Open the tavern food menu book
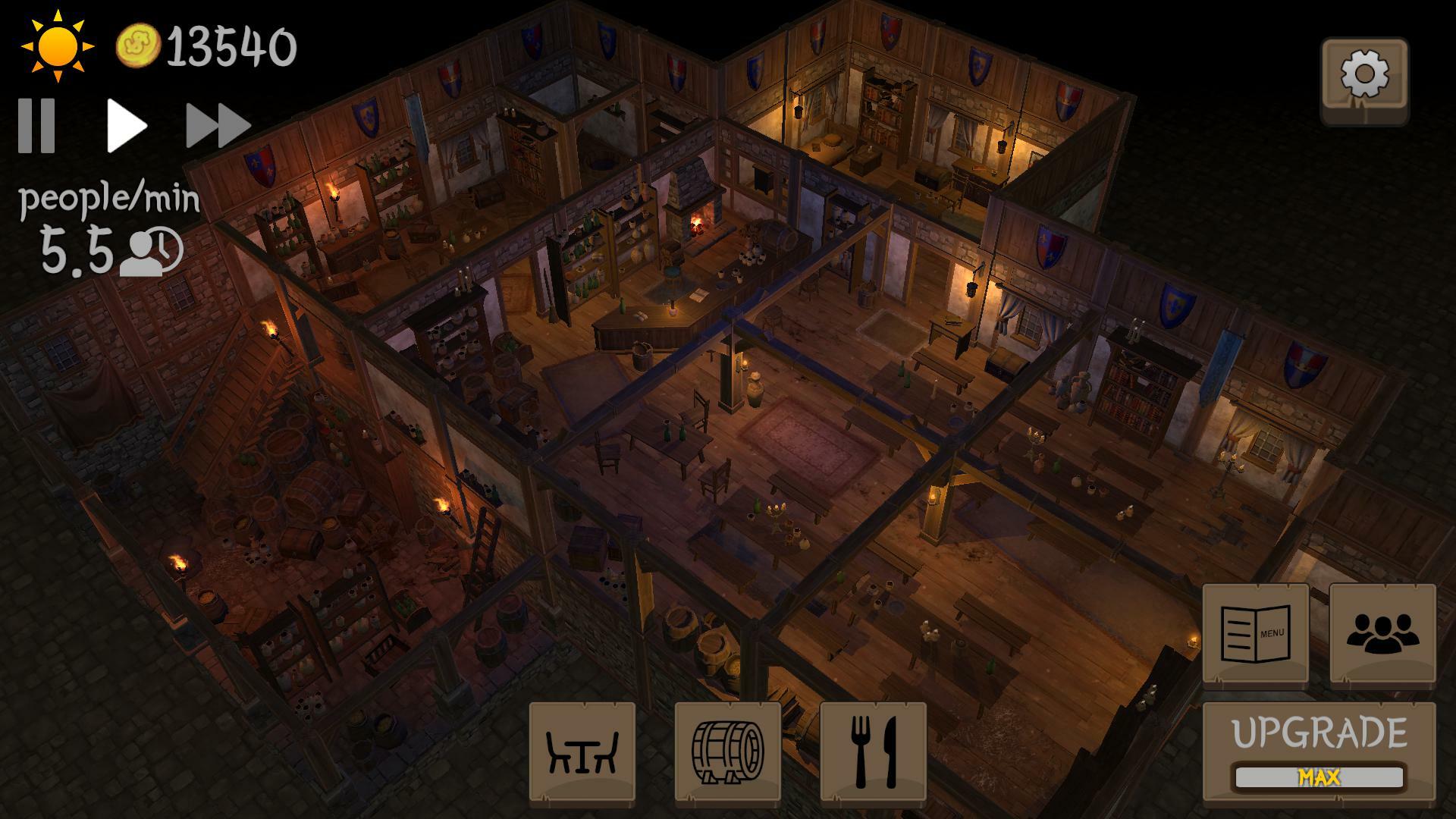 pyautogui.click(x=1255, y=633)
